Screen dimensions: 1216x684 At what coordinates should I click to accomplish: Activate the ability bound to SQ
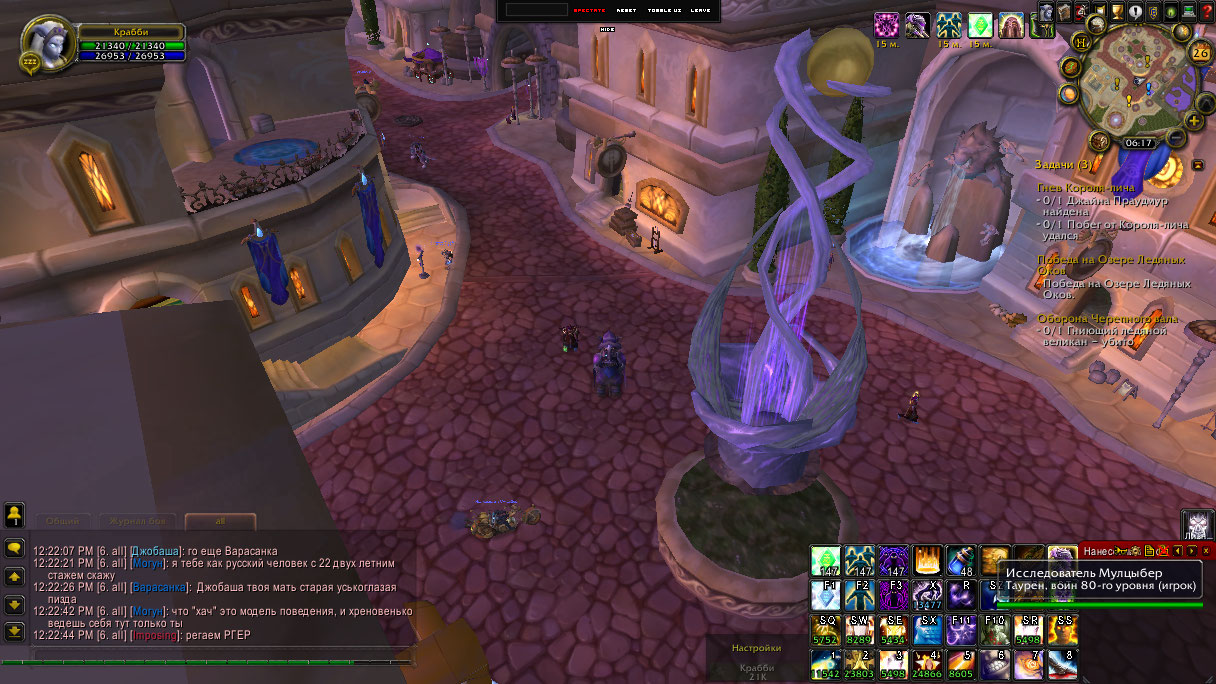coord(826,630)
